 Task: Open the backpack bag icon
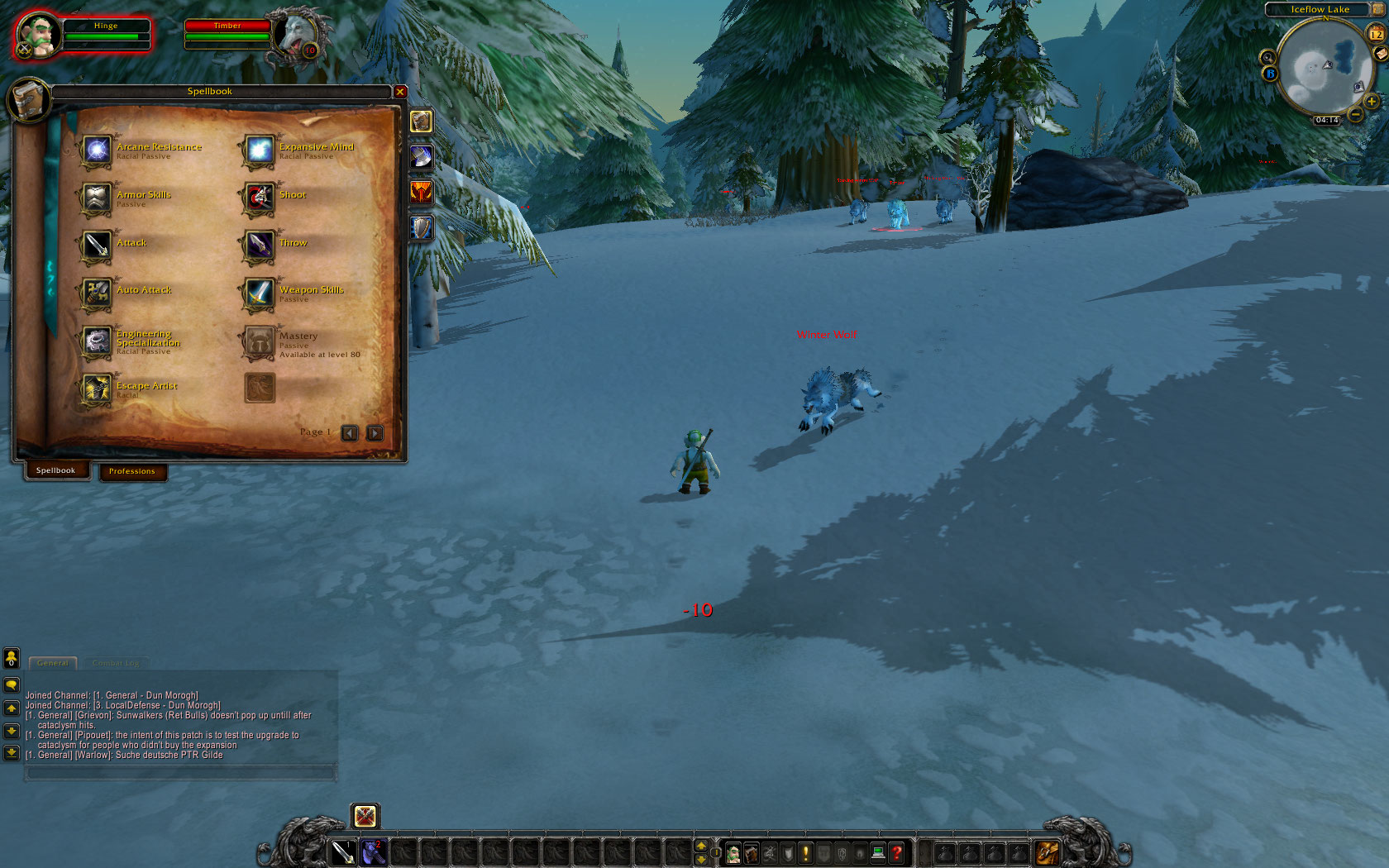pos(1048,853)
